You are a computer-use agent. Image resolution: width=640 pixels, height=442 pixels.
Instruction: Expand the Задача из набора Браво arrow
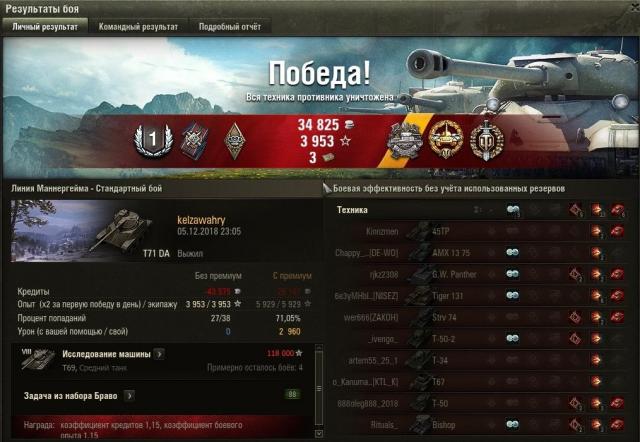pyautogui.click(x=130, y=395)
